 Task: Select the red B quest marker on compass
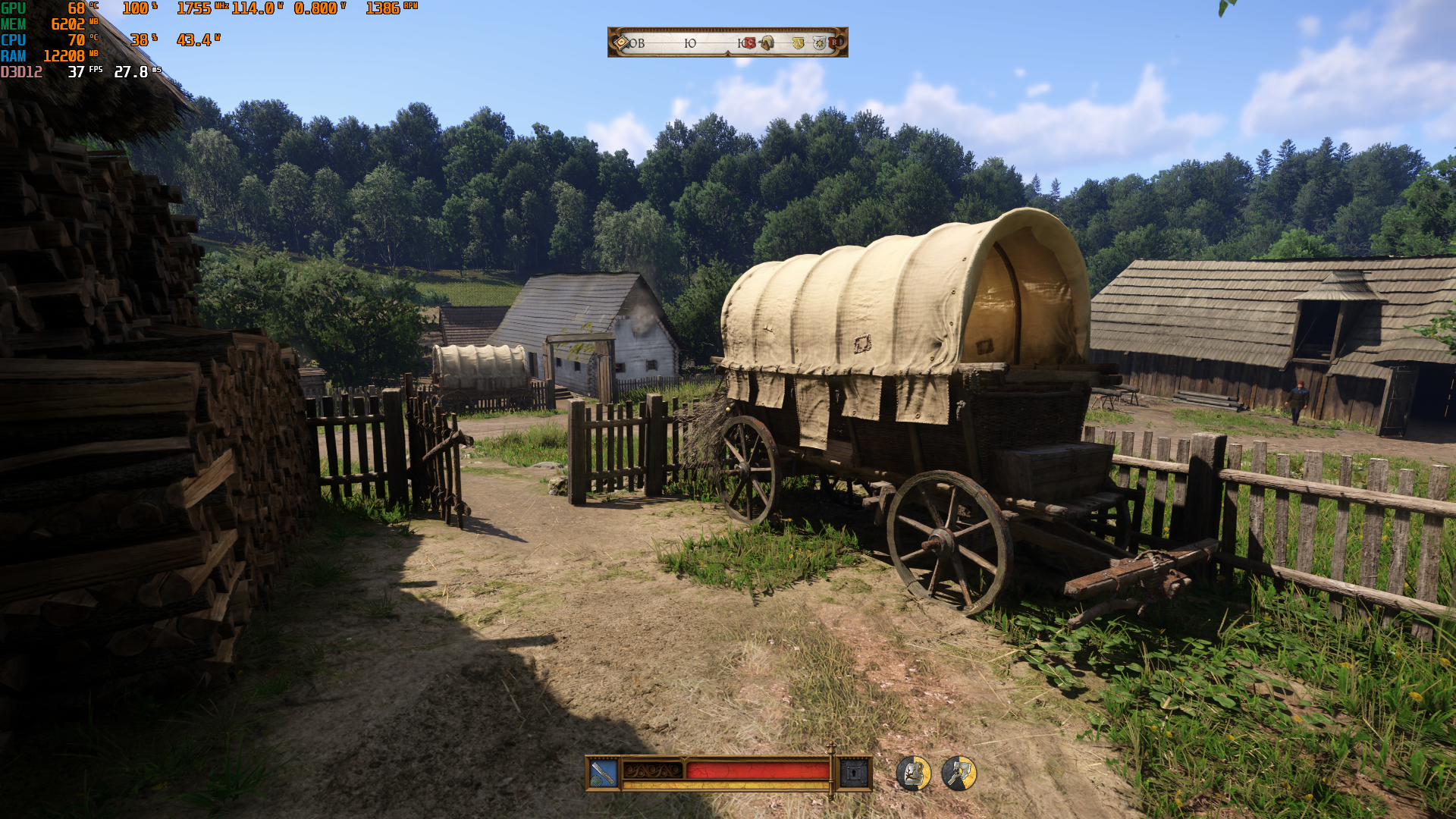(x=835, y=43)
